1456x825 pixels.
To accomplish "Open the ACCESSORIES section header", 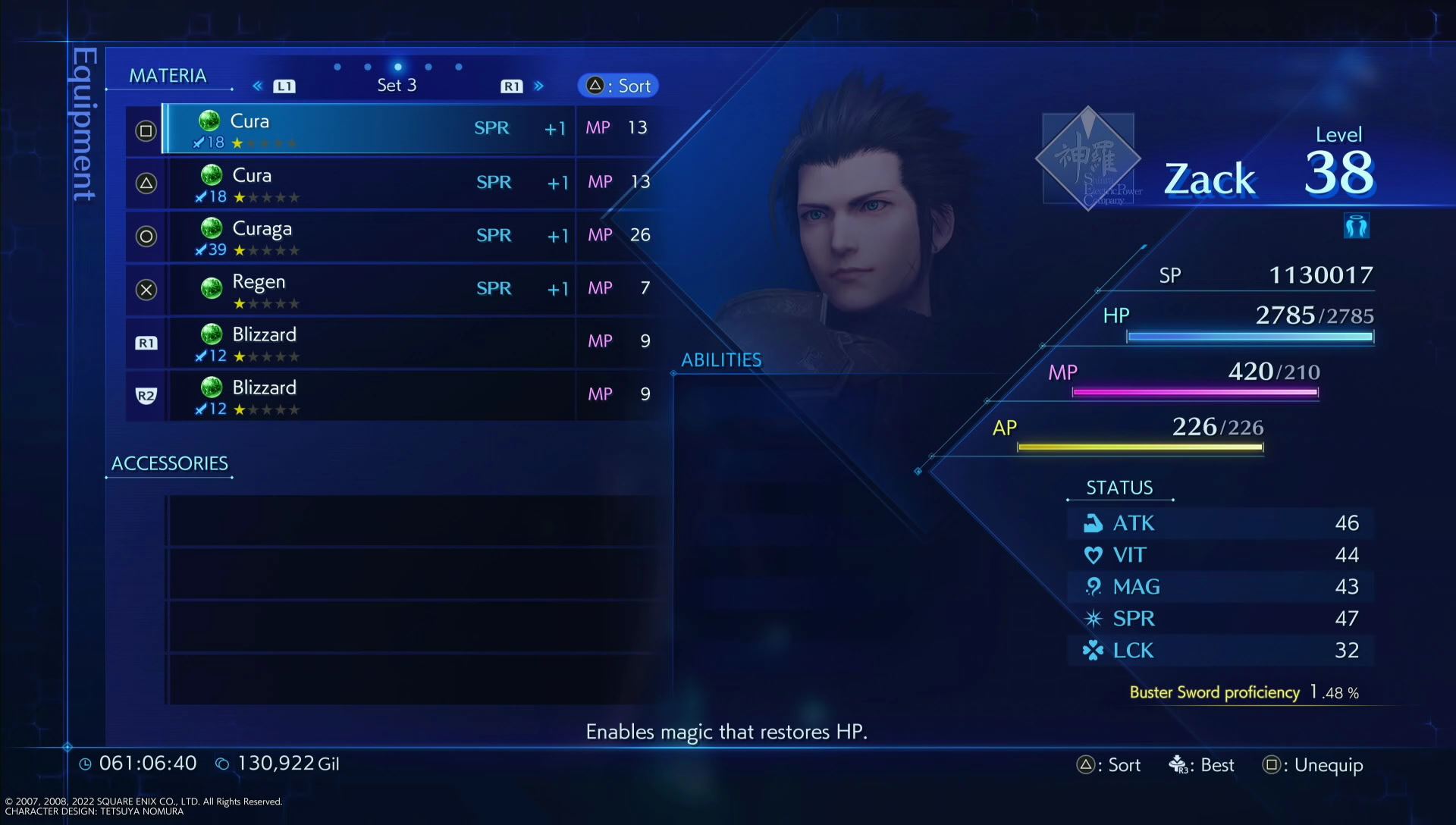I will [x=169, y=463].
